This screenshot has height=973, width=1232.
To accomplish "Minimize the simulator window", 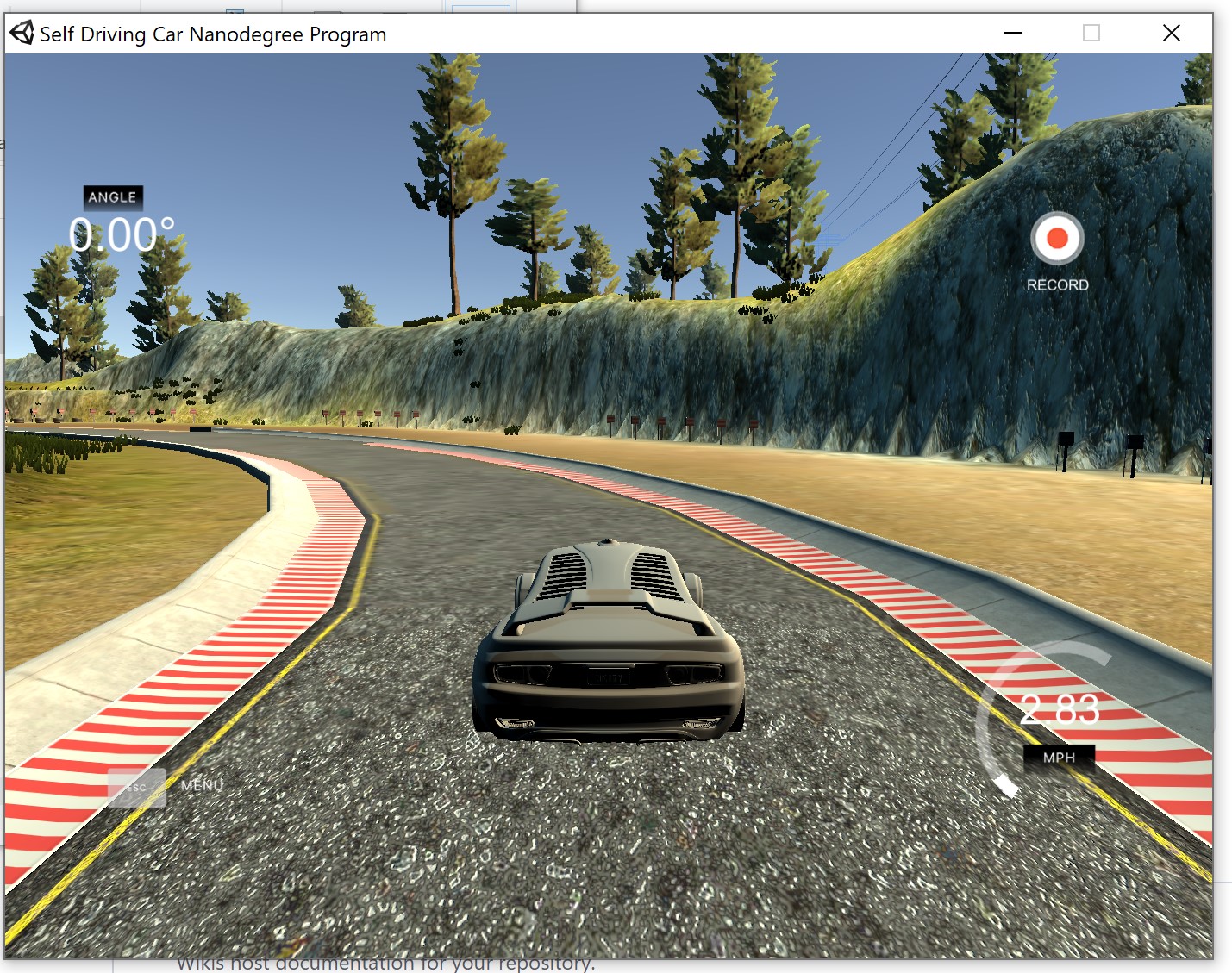I will (1013, 34).
